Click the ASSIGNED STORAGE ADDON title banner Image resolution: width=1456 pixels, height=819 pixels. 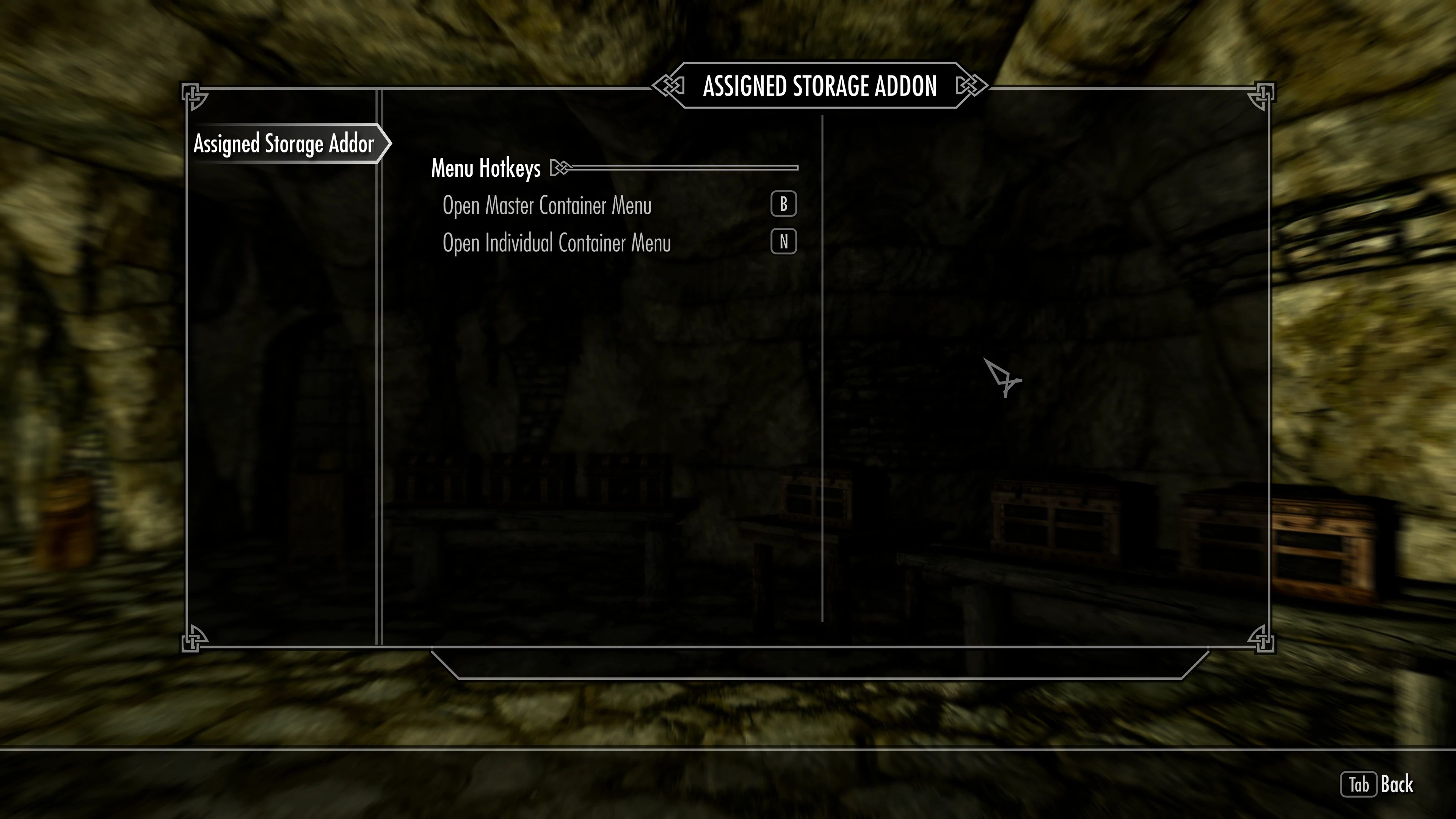pos(821,86)
